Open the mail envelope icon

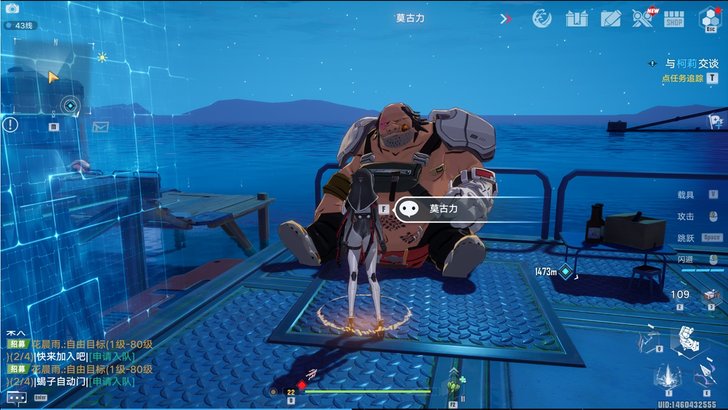(x=100, y=127)
